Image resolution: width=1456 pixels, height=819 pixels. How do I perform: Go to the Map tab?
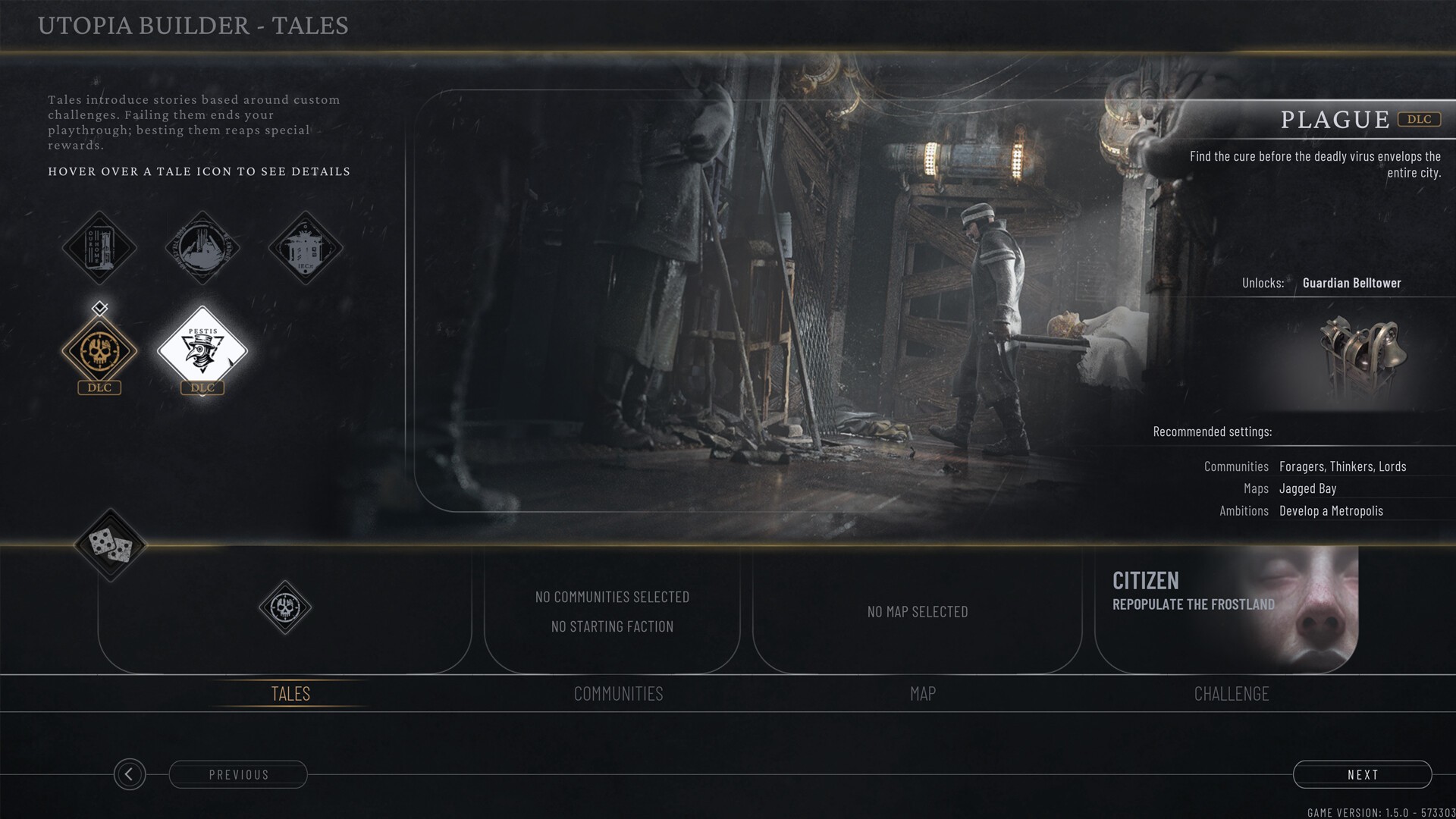(923, 693)
